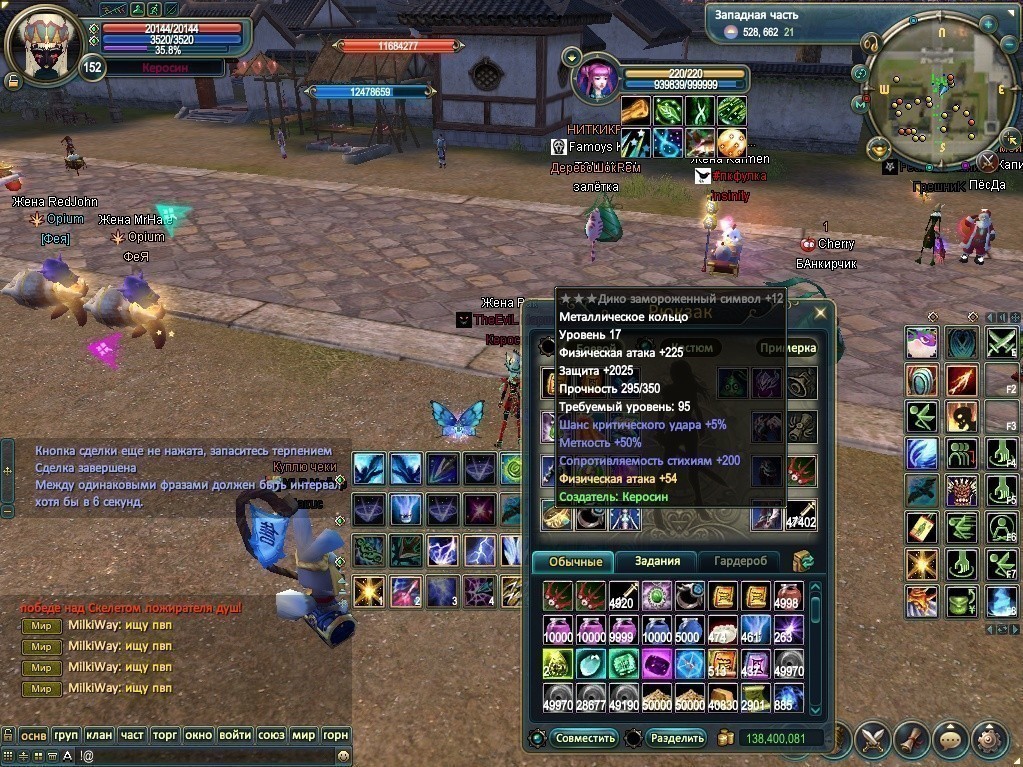Zoom in the minimap with plus button

tap(988, 22)
